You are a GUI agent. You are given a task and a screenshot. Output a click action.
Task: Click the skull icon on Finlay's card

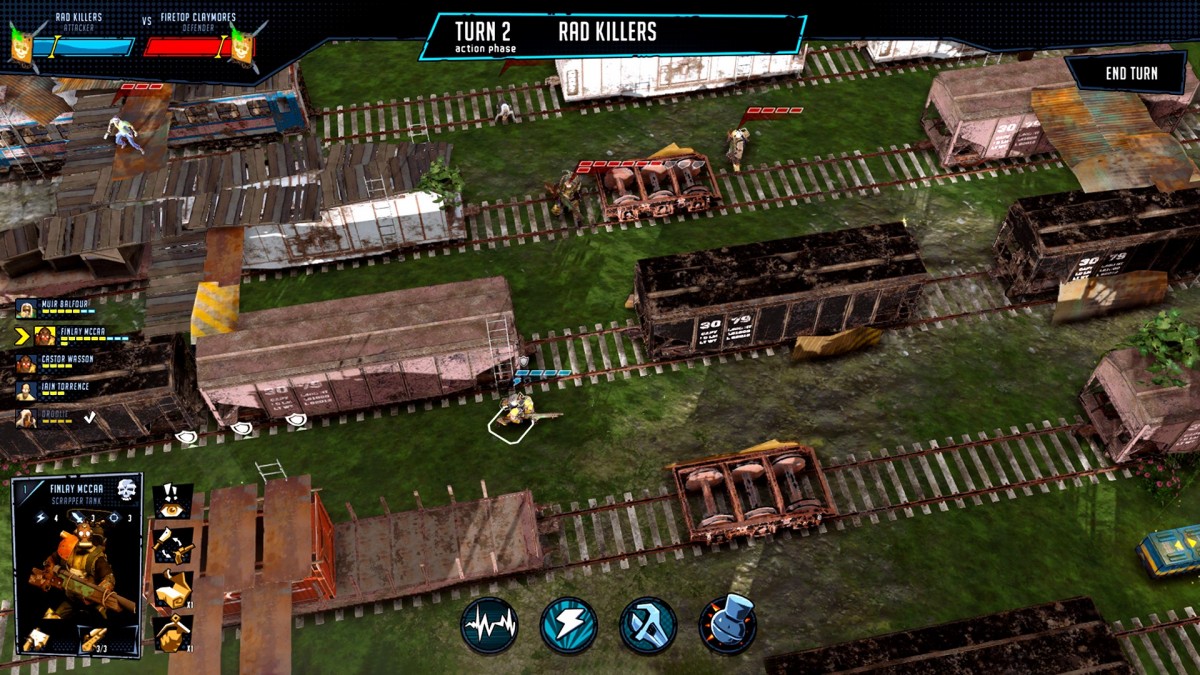126,491
